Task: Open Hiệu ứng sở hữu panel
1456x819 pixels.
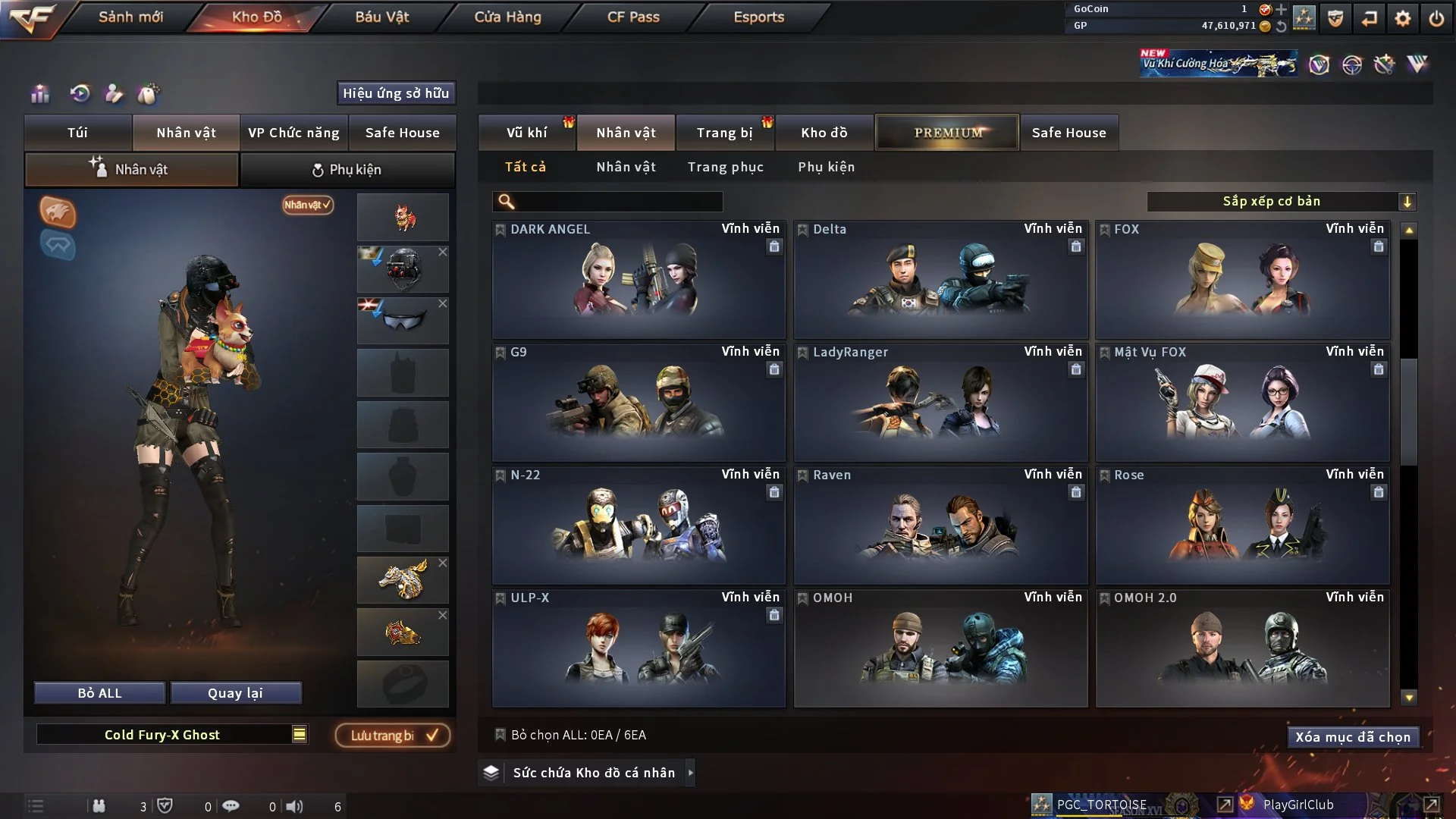Action: pyautogui.click(x=395, y=93)
